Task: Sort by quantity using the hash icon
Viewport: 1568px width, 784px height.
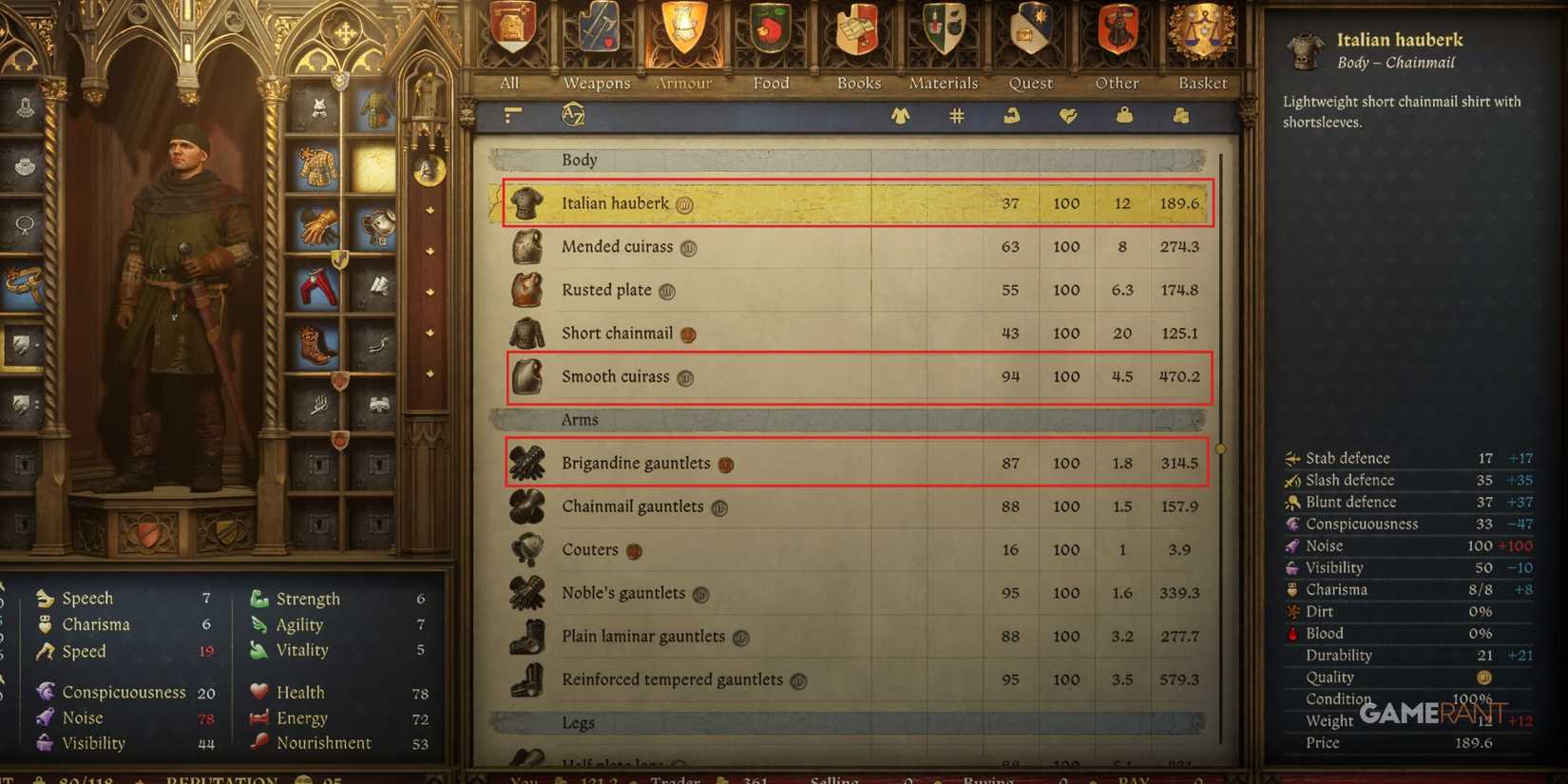Action: [x=956, y=116]
